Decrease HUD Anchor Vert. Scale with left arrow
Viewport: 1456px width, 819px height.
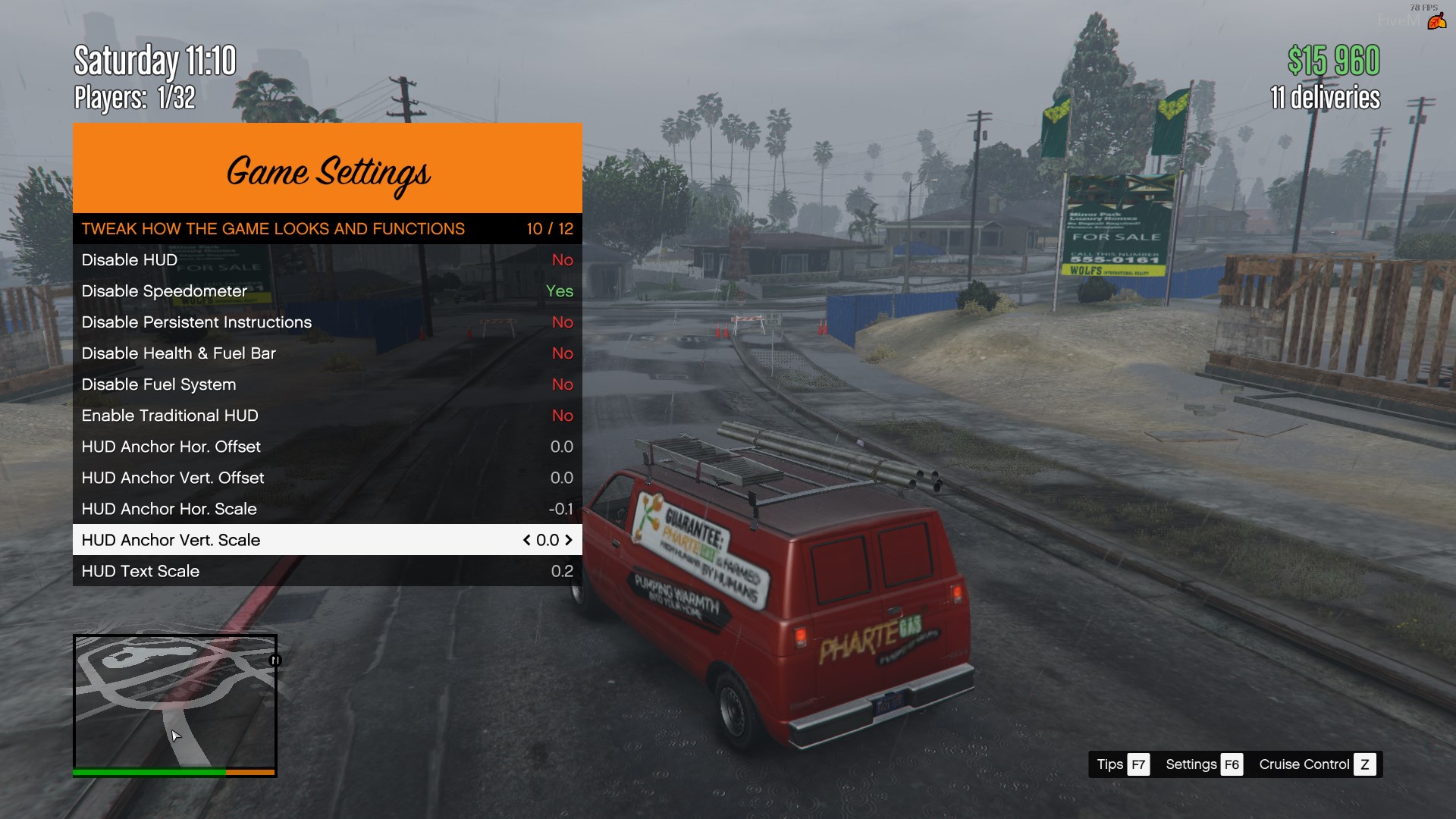(x=526, y=540)
